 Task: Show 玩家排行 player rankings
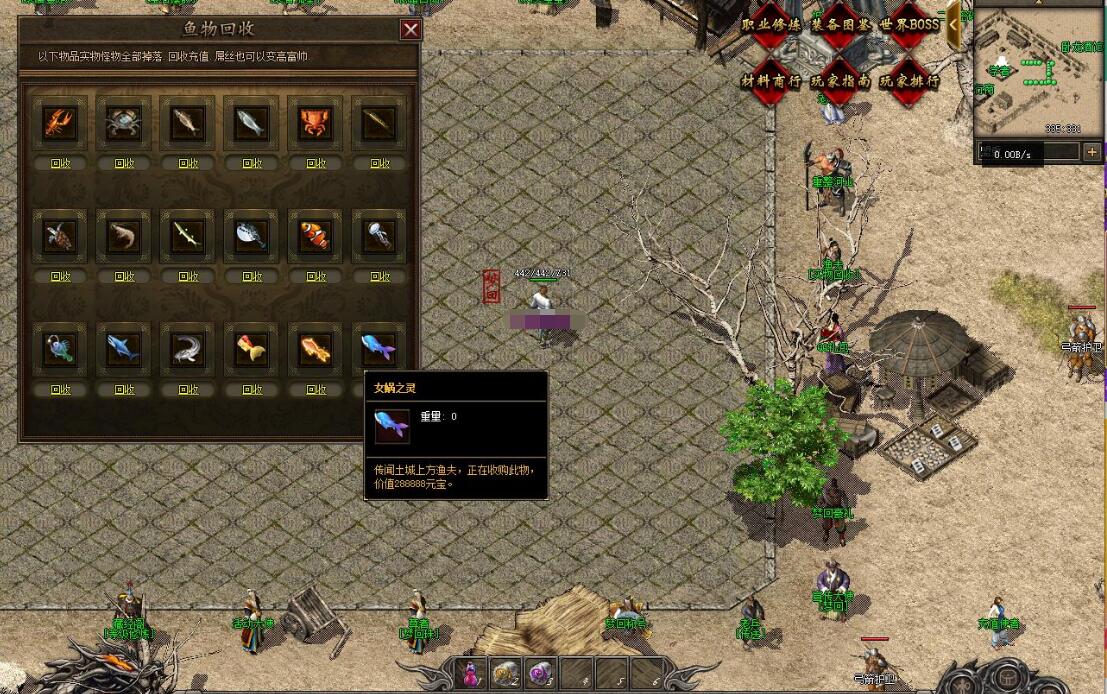909,81
